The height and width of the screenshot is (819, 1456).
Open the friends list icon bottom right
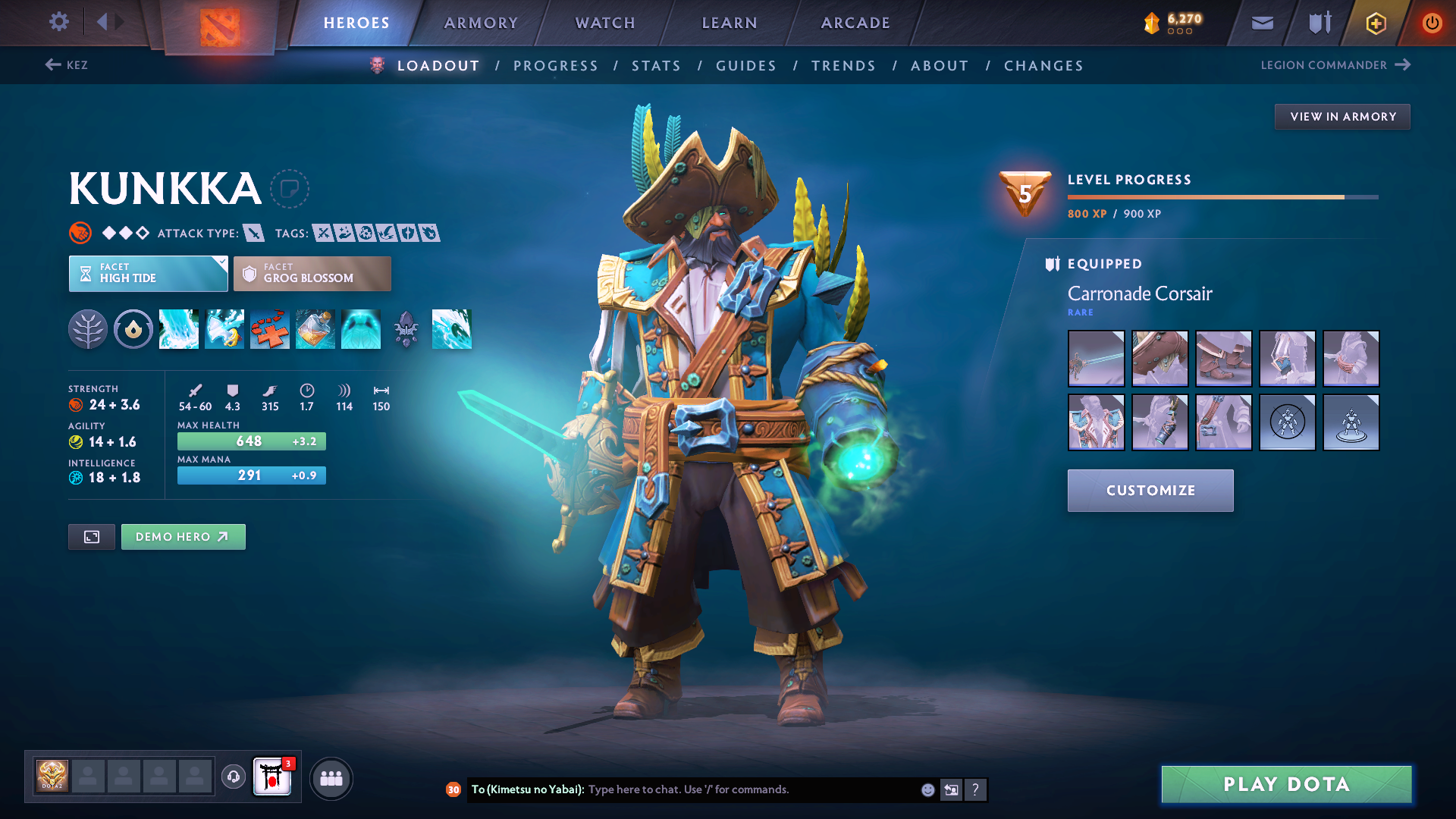(x=331, y=777)
